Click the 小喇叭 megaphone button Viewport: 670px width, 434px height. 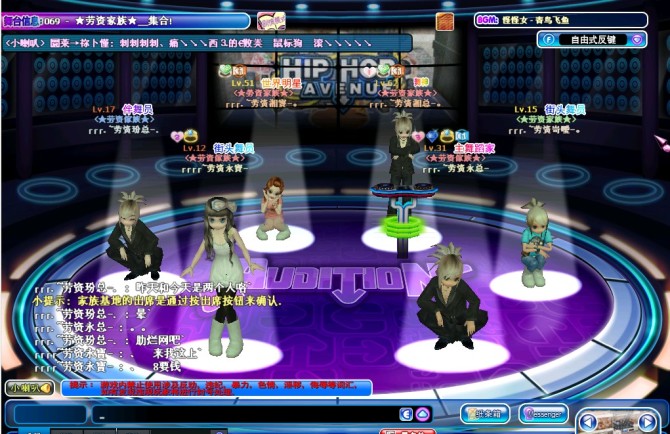(27, 387)
